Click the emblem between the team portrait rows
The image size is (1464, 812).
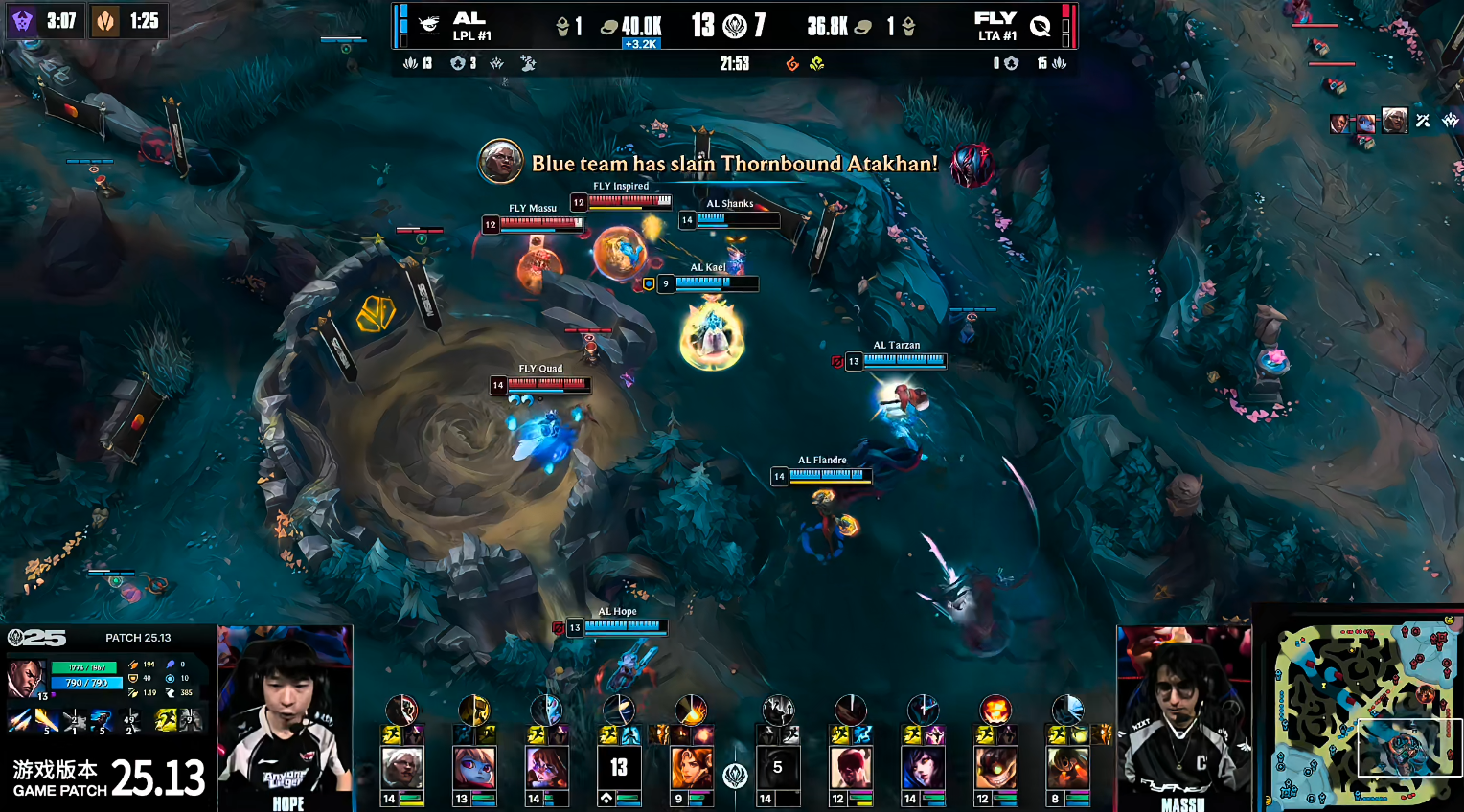coord(735,775)
